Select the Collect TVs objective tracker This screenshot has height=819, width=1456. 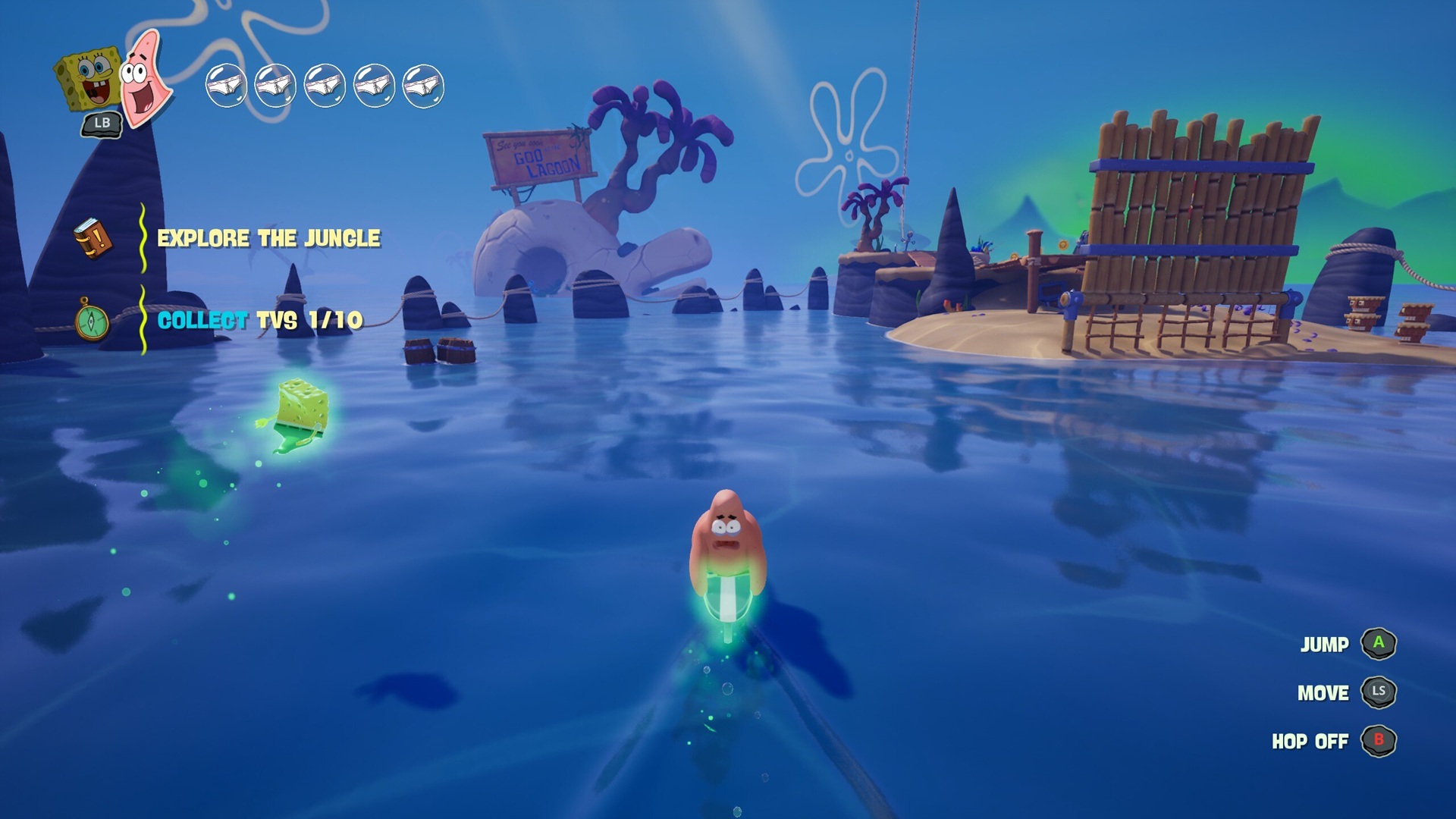click(x=259, y=320)
